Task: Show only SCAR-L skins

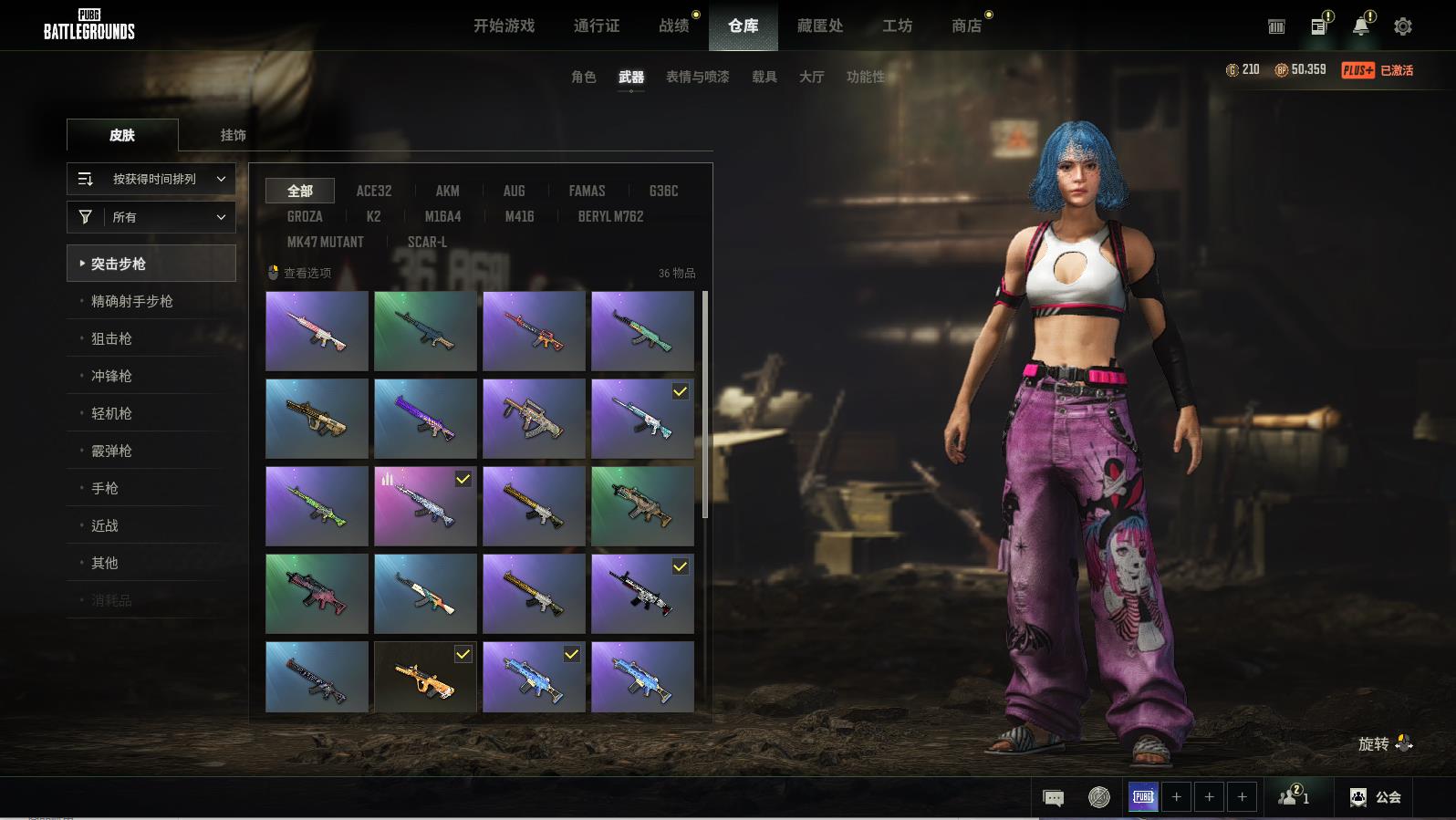Action: tap(427, 242)
